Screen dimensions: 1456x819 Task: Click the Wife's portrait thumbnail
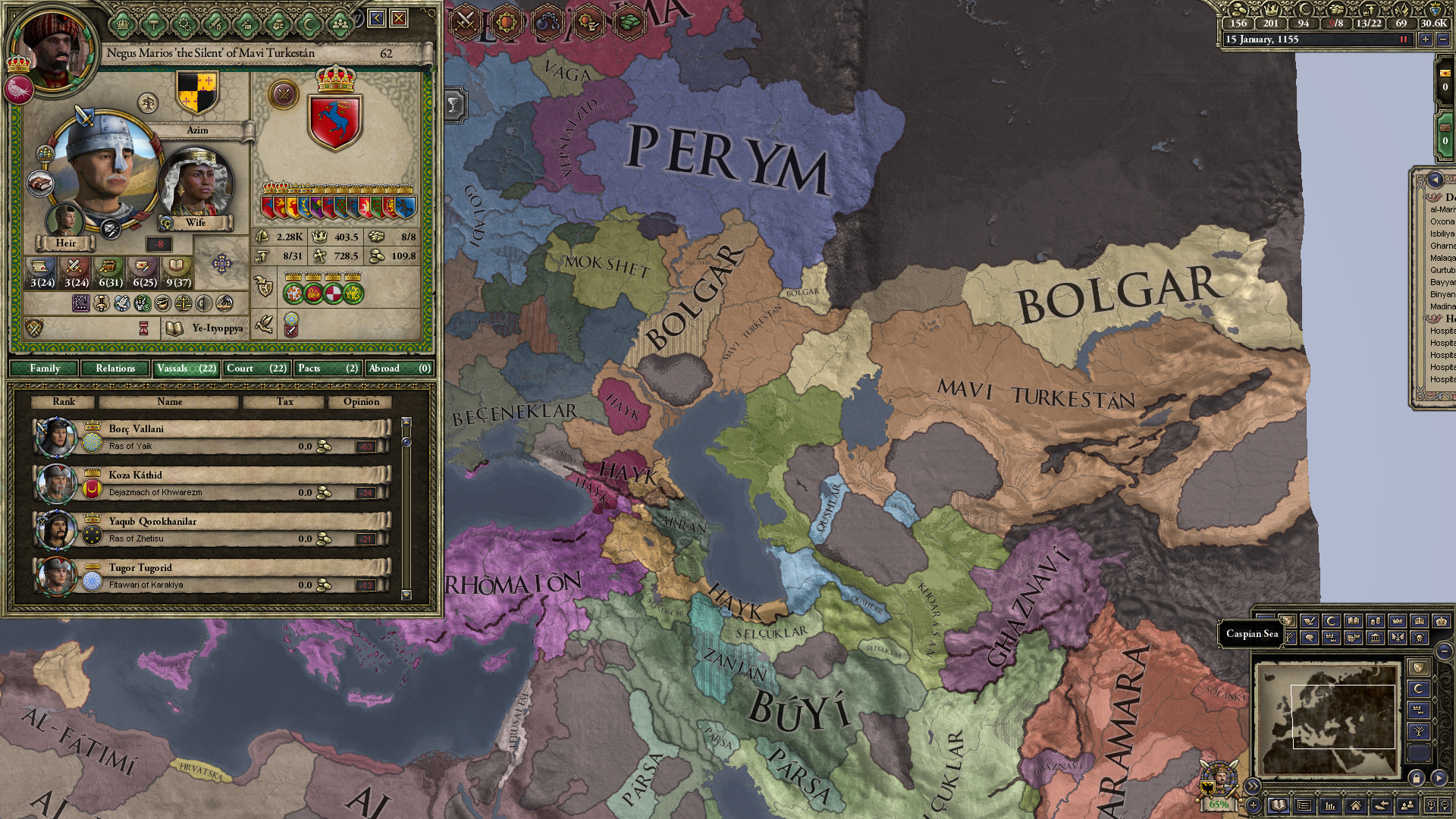(x=196, y=180)
